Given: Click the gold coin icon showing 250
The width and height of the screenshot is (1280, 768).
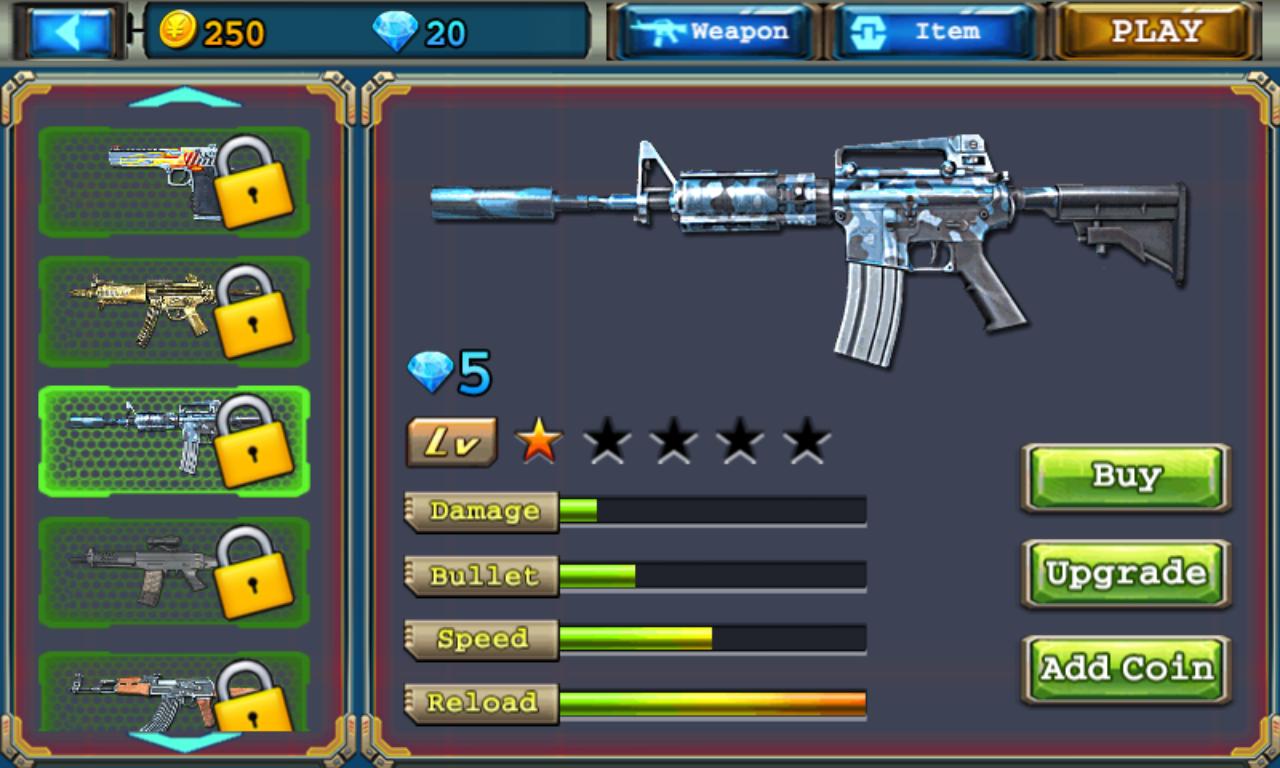Looking at the screenshot, I should [180, 31].
